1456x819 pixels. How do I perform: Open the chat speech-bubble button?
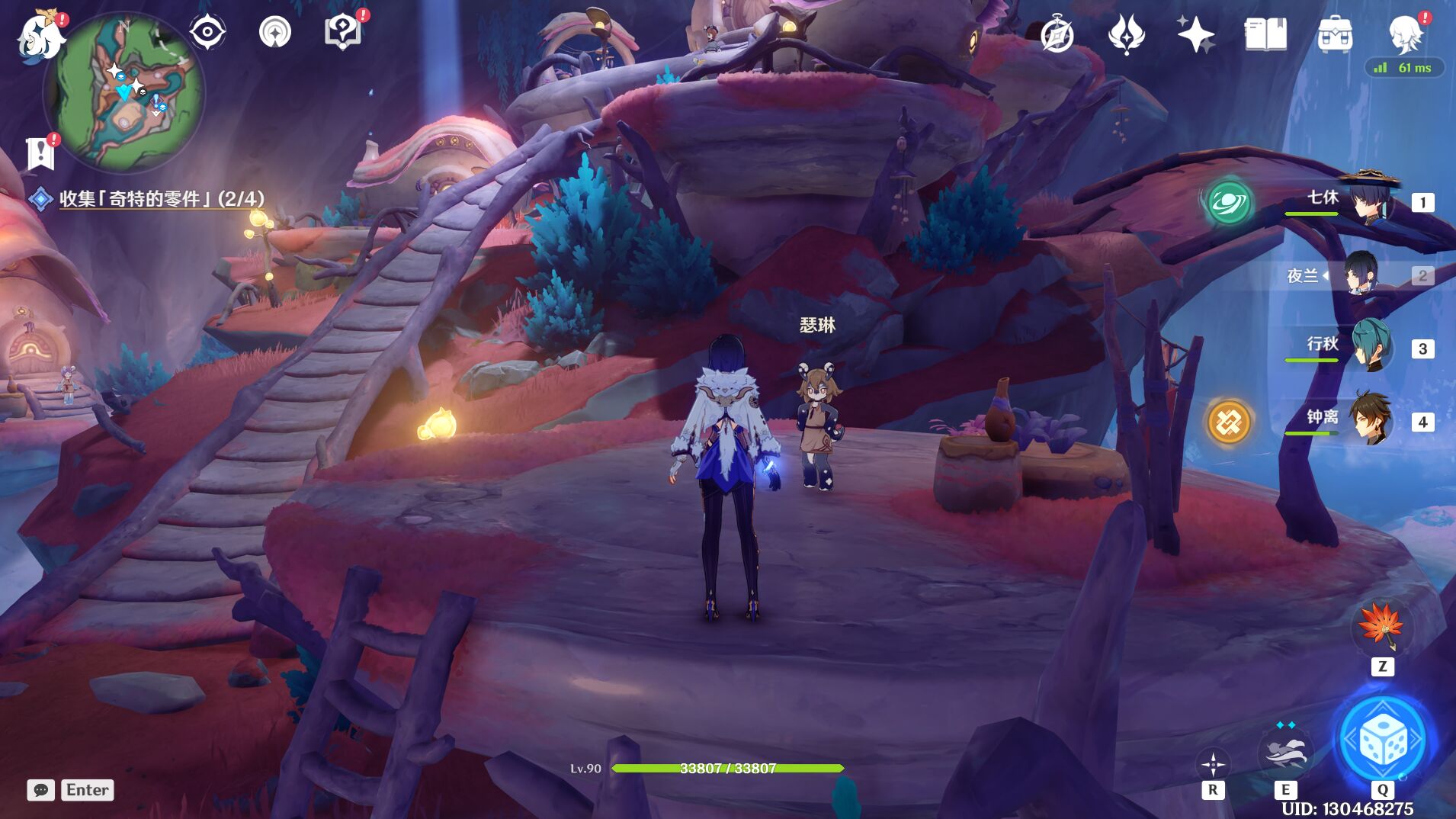(x=40, y=790)
